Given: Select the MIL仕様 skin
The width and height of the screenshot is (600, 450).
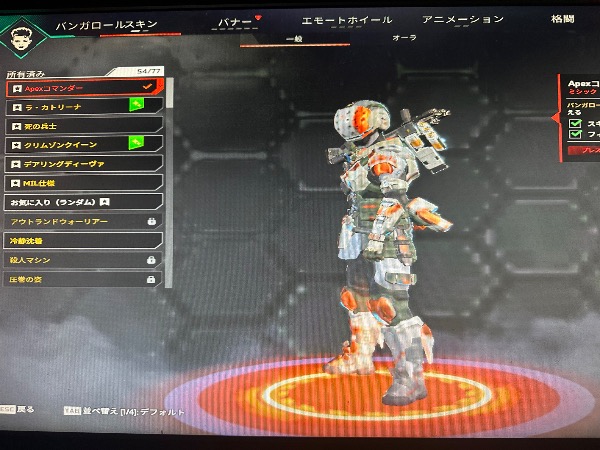Looking at the screenshot, I should 82,183.
